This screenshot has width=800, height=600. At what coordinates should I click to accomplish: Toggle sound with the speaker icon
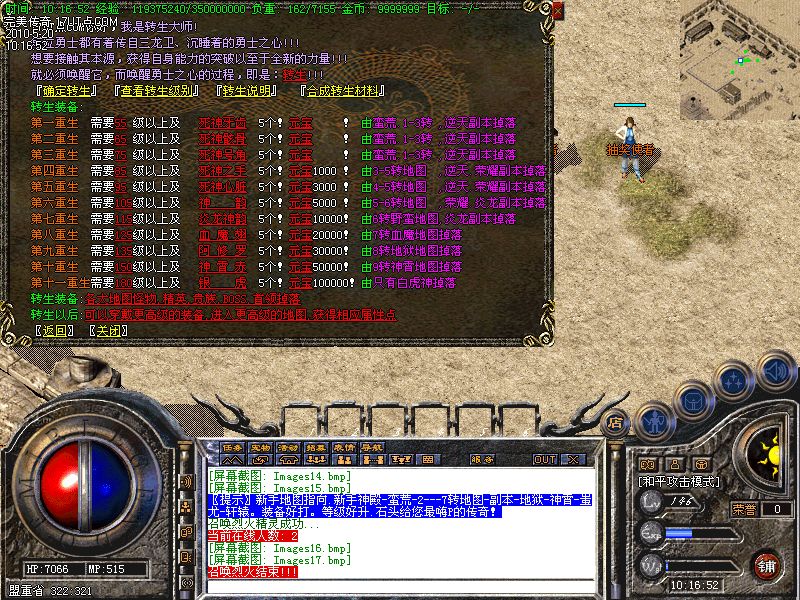(x=776, y=372)
